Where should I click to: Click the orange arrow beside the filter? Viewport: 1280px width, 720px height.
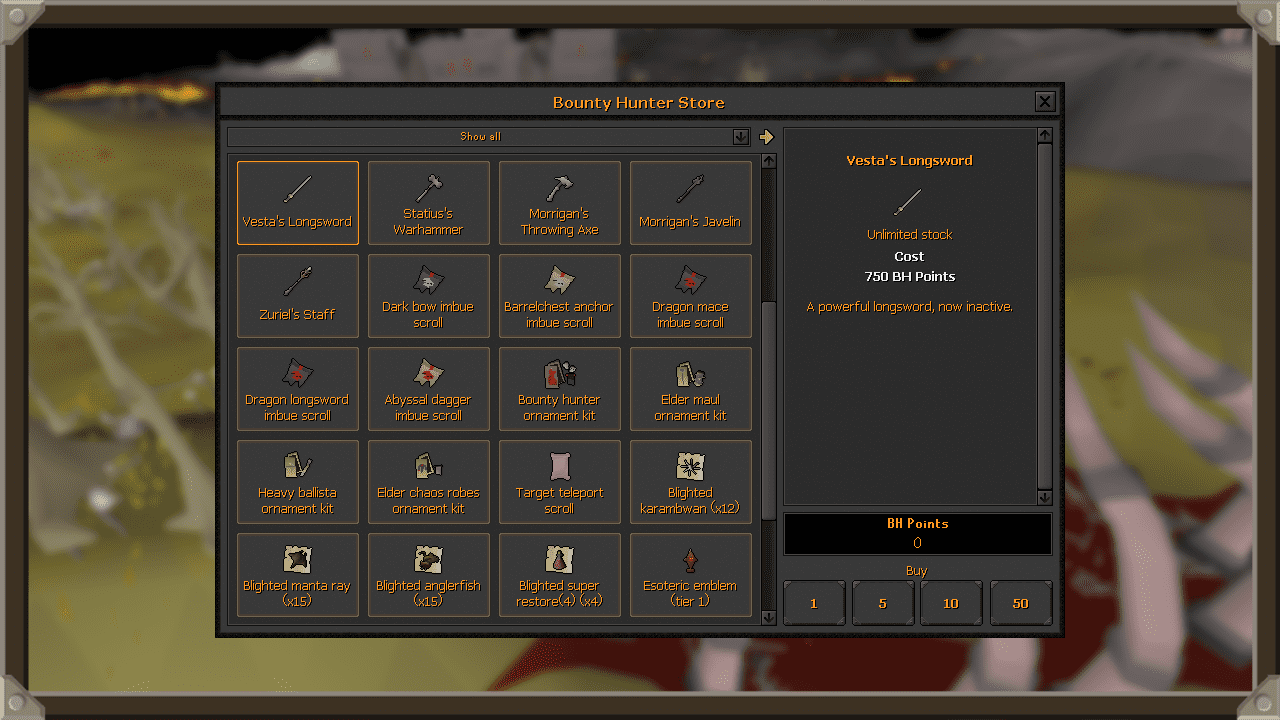(765, 137)
